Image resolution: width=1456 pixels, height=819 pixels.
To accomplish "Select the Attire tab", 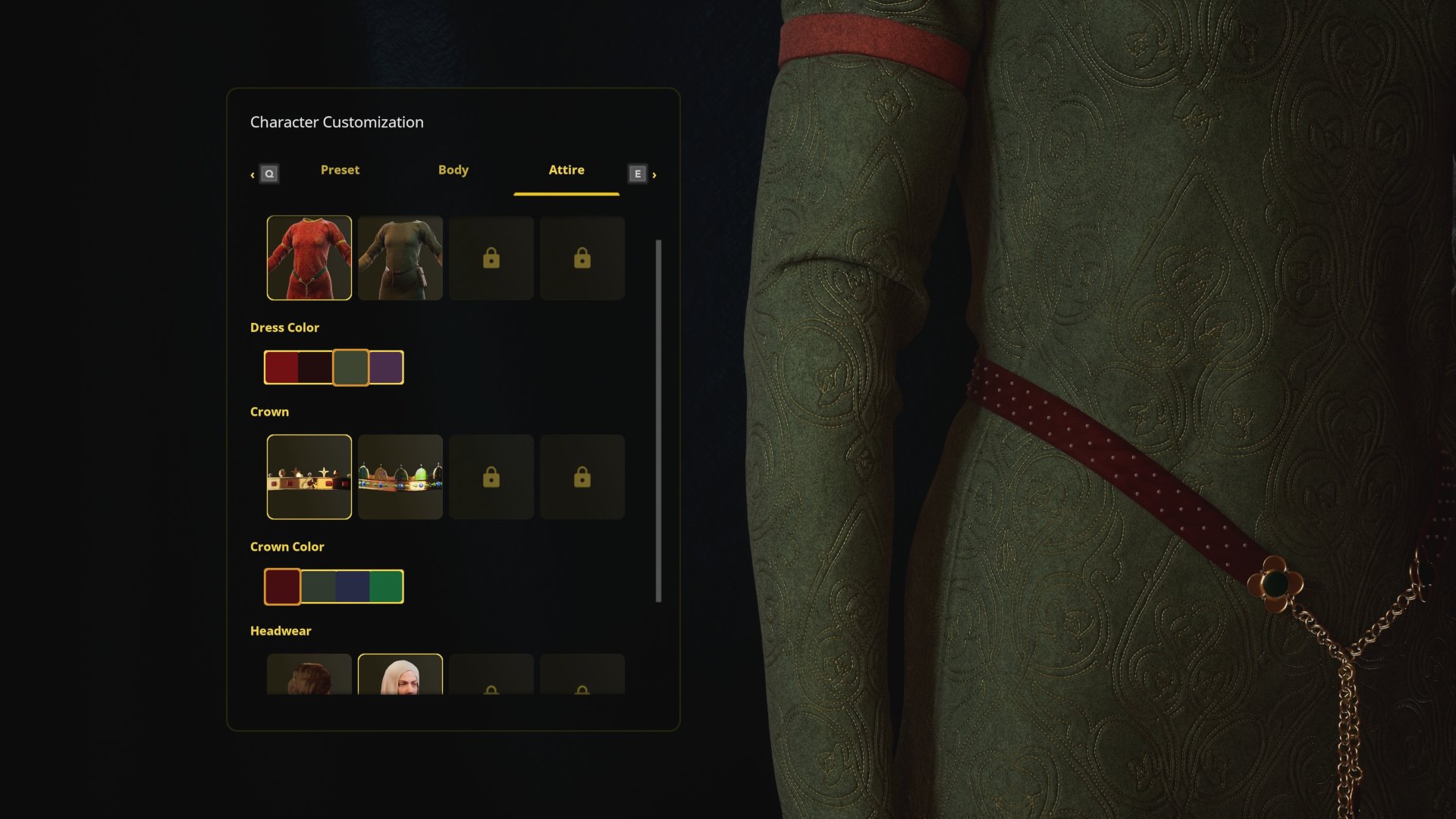I will 566,171.
